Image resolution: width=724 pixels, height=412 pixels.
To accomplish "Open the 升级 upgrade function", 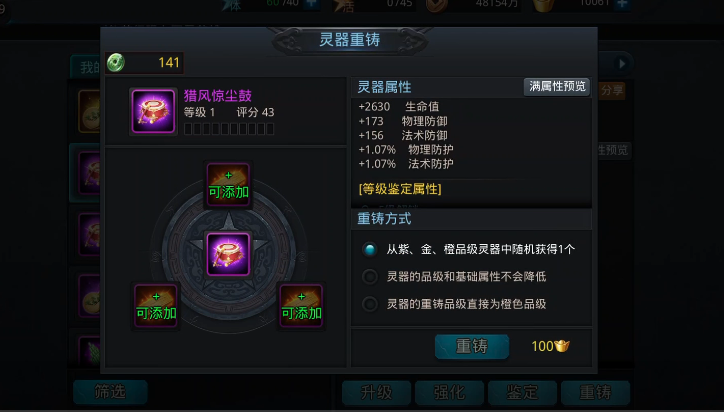I will [x=376, y=392].
